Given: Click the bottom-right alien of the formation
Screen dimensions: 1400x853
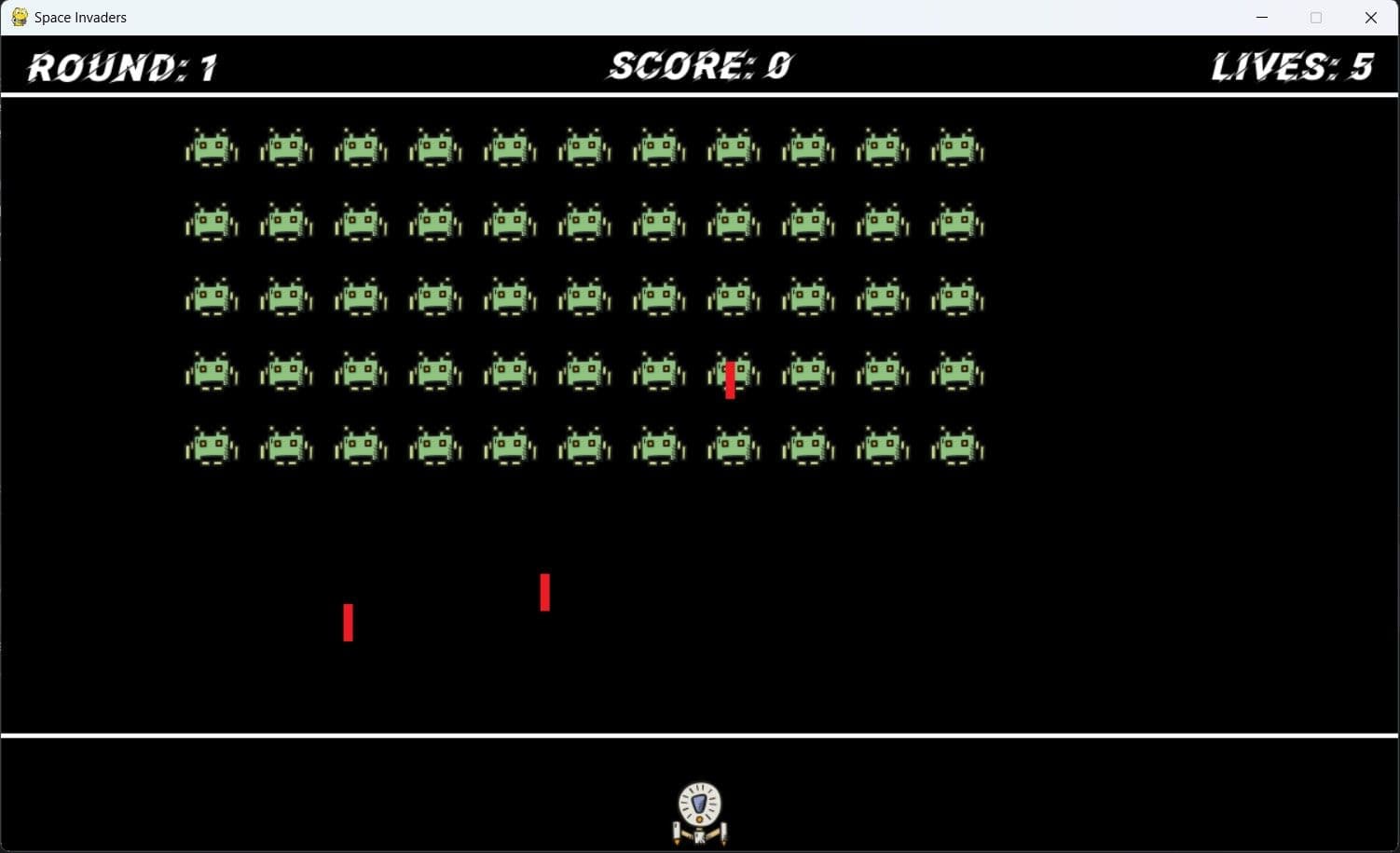Looking at the screenshot, I should pos(956,446).
